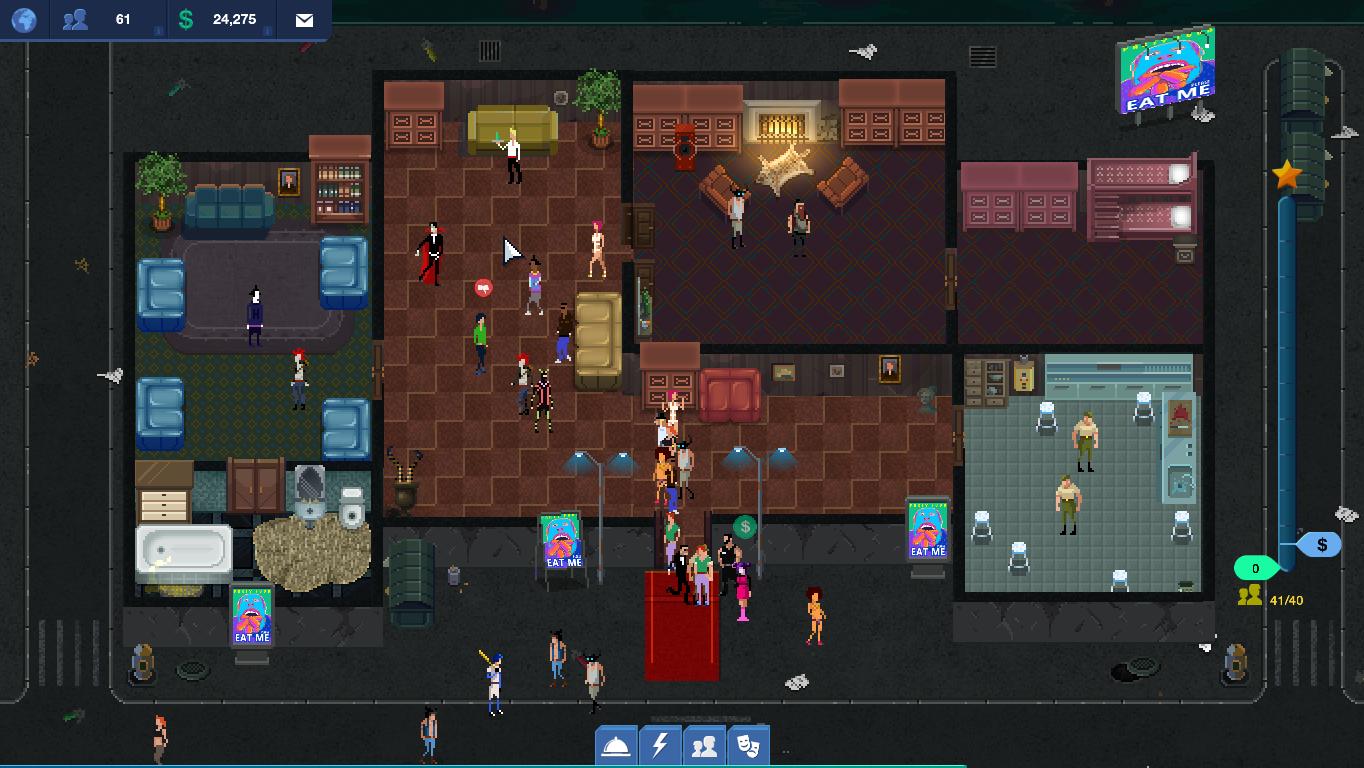The height and width of the screenshot is (768, 1364).
Task: Open the guests panel with the people icon
Action: point(704,745)
